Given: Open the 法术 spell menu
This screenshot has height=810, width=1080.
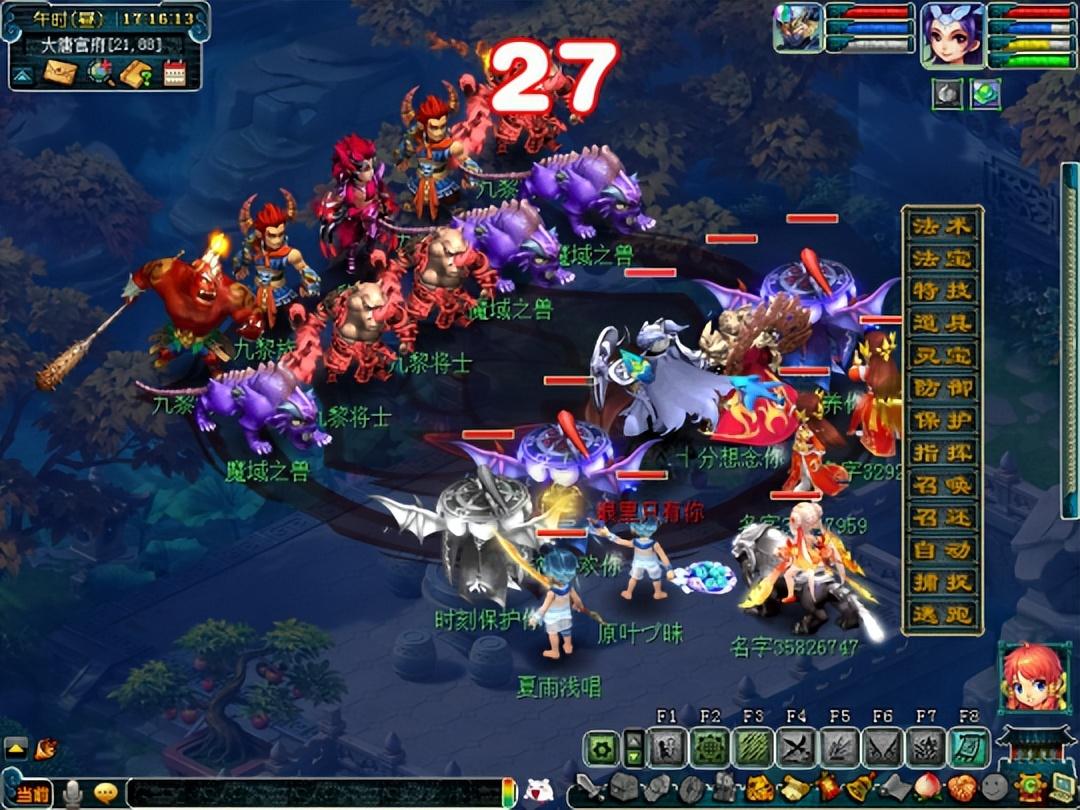Looking at the screenshot, I should [942, 226].
